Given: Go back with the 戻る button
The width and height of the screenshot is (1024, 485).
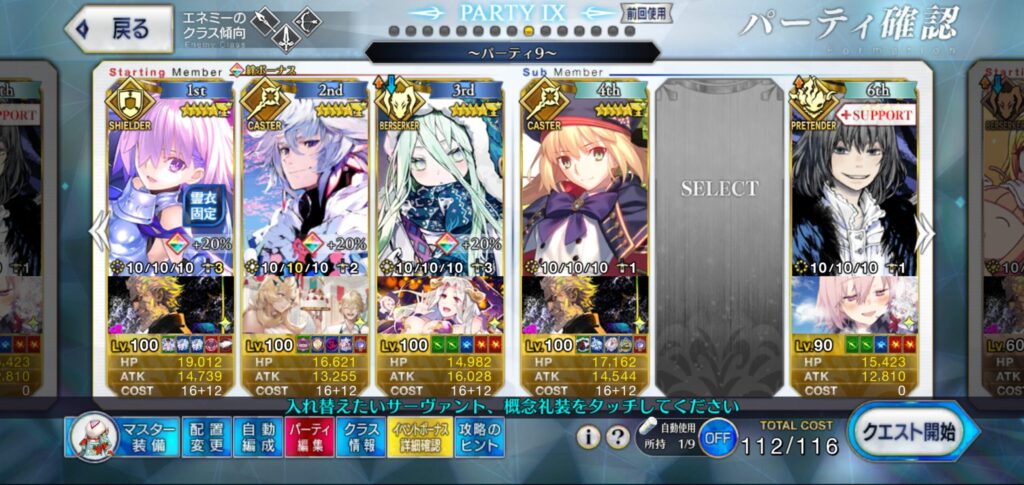Looking at the screenshot, I should (110, 28).
